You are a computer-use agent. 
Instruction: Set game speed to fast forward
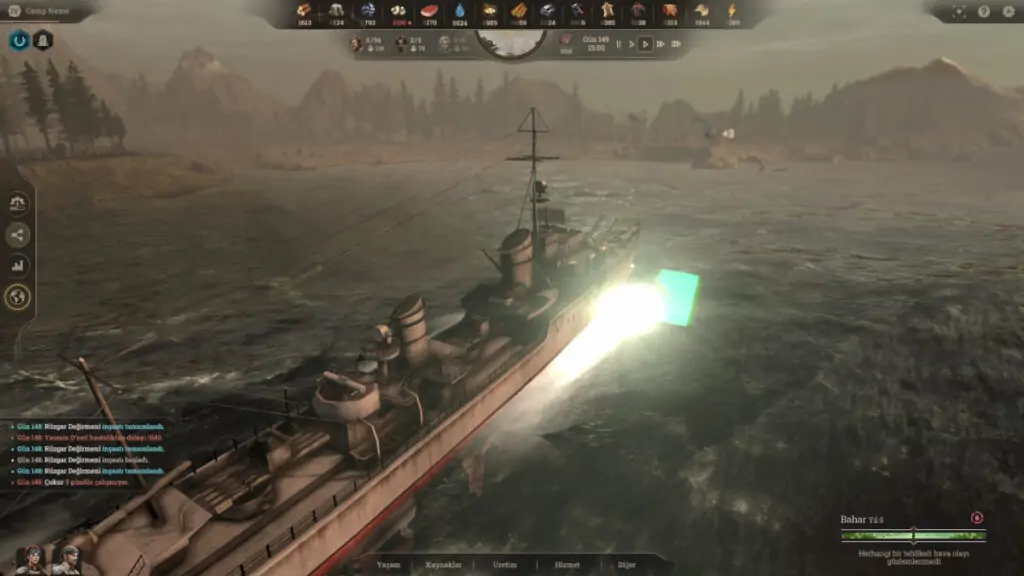tap(661, 44)
